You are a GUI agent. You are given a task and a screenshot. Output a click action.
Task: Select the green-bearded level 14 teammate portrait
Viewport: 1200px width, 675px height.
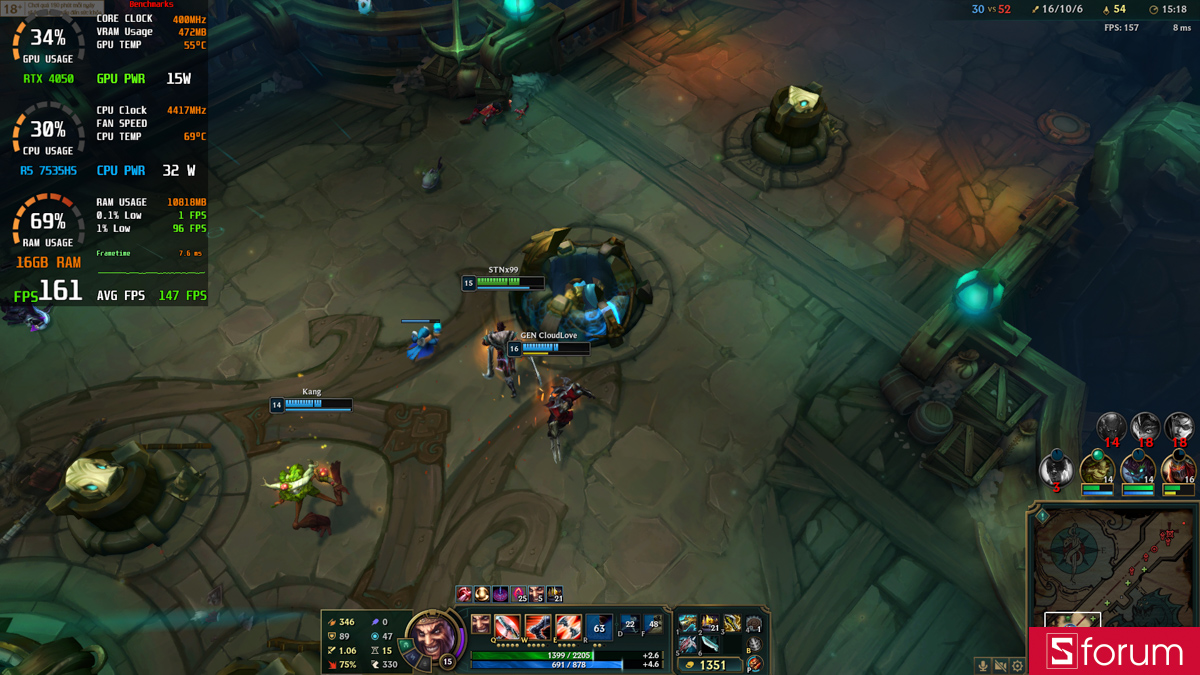pyautogui.click(x=1097, y=469)
